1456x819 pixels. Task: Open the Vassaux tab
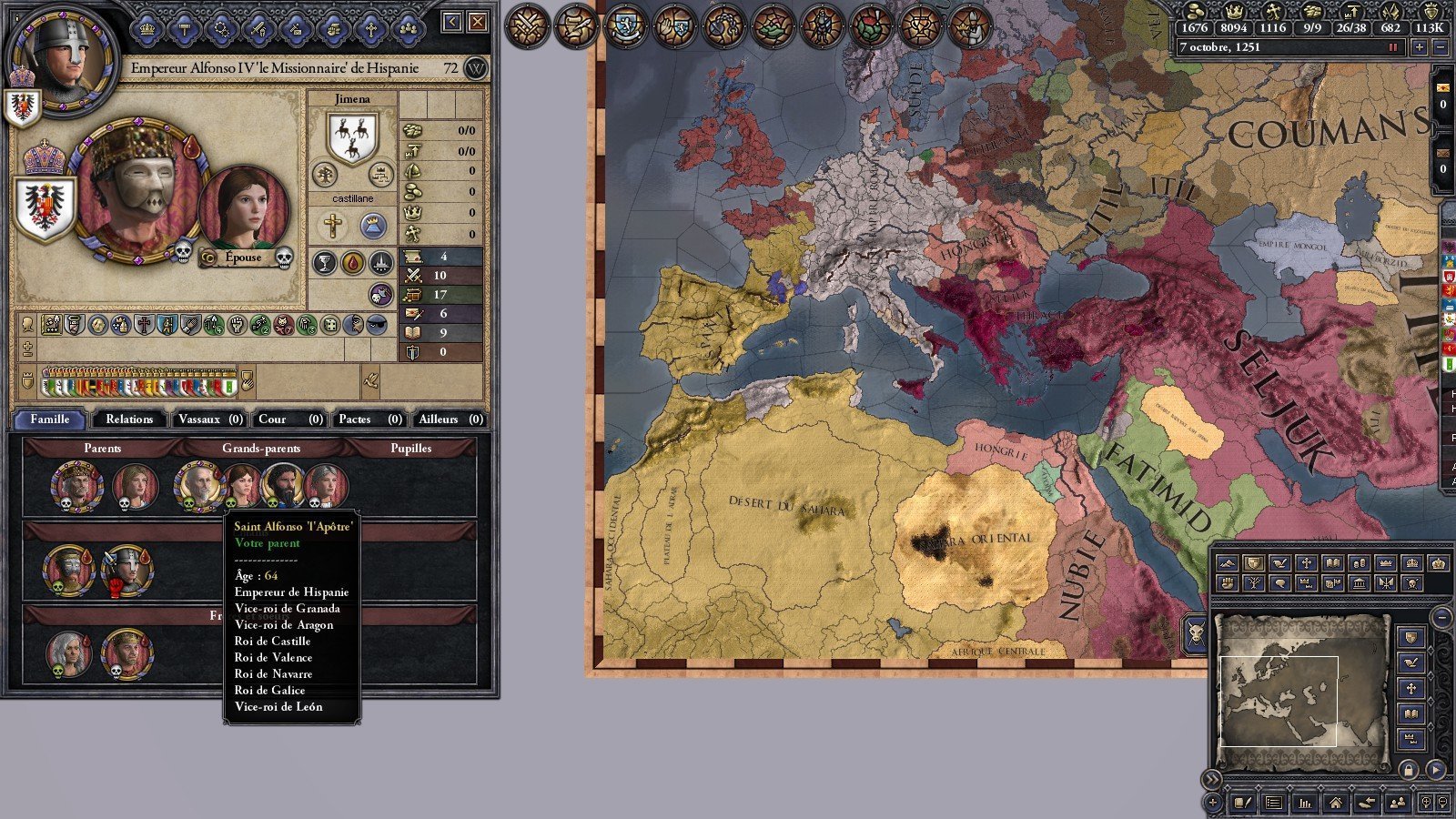(209, 419)
